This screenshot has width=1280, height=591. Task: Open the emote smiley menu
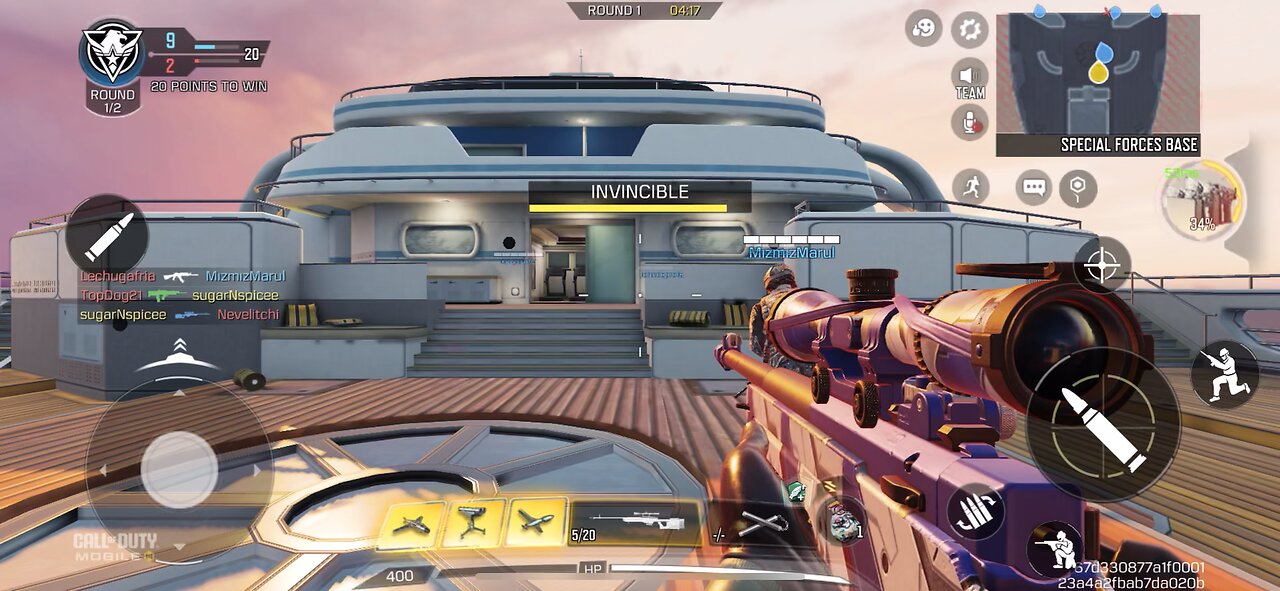point(924,28)
